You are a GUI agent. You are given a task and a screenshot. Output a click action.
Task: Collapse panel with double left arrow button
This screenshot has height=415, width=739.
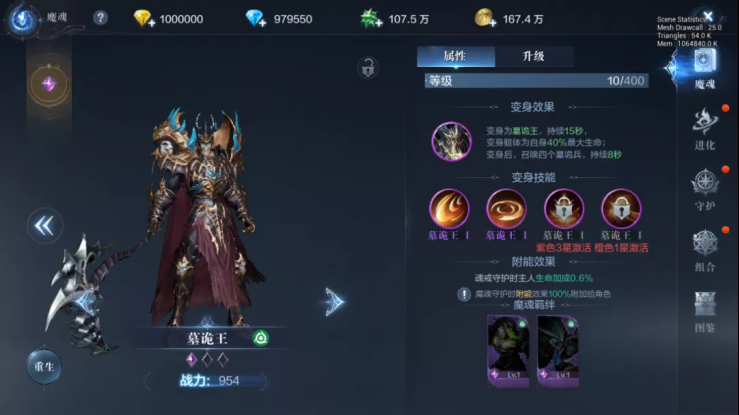pyautogui.click(x=43, y=225)
